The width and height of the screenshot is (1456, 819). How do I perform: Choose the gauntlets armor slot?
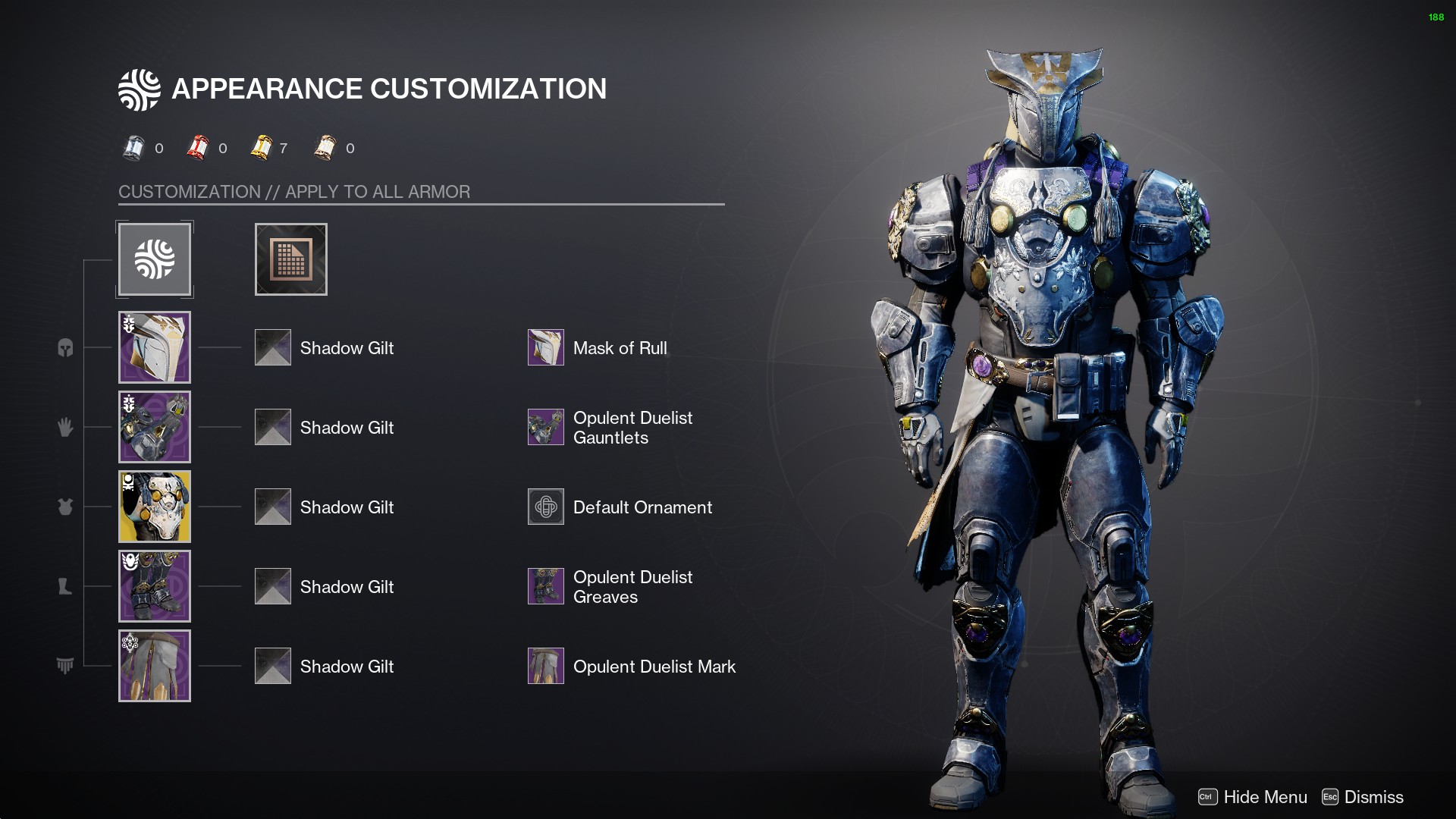coord(155,427)
